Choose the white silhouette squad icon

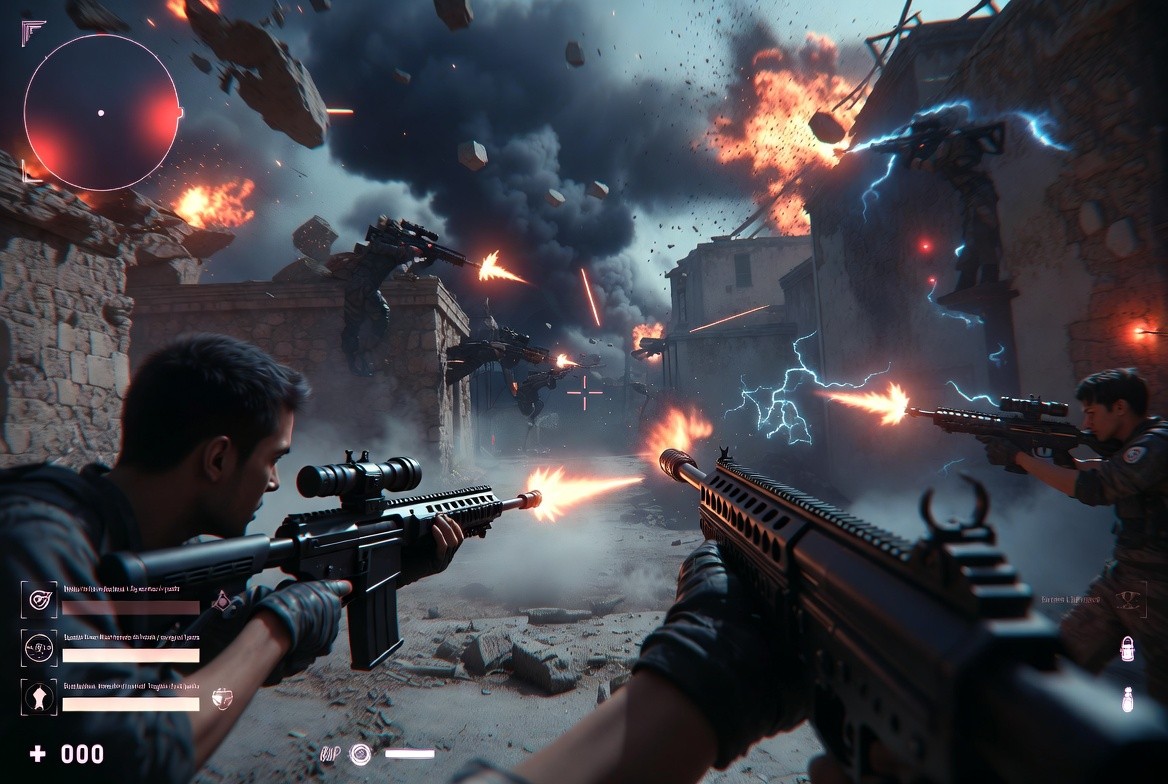point(39,697)
